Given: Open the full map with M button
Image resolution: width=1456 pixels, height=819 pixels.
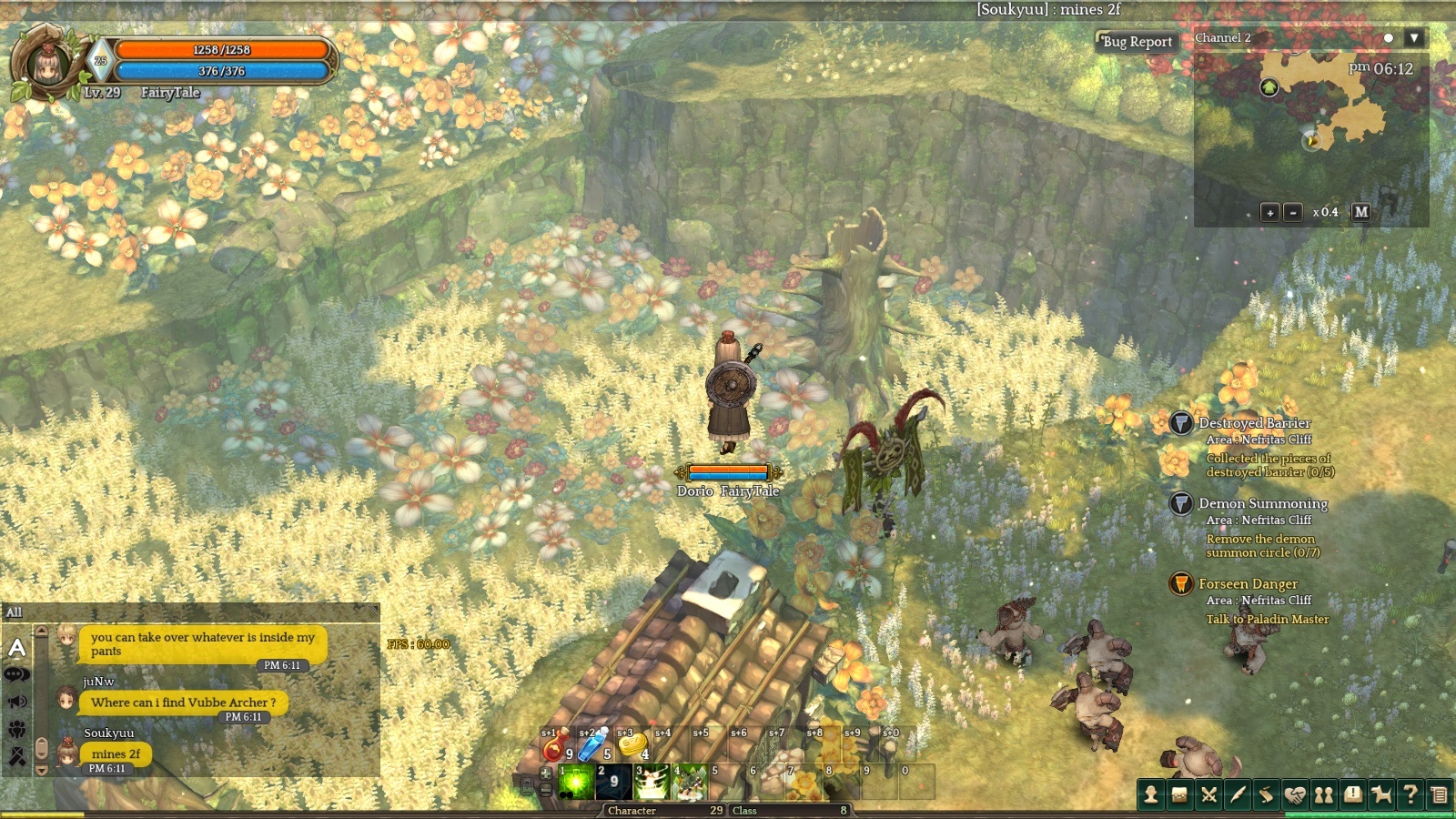Looking at the screenshot, I should pos(1361,212).
